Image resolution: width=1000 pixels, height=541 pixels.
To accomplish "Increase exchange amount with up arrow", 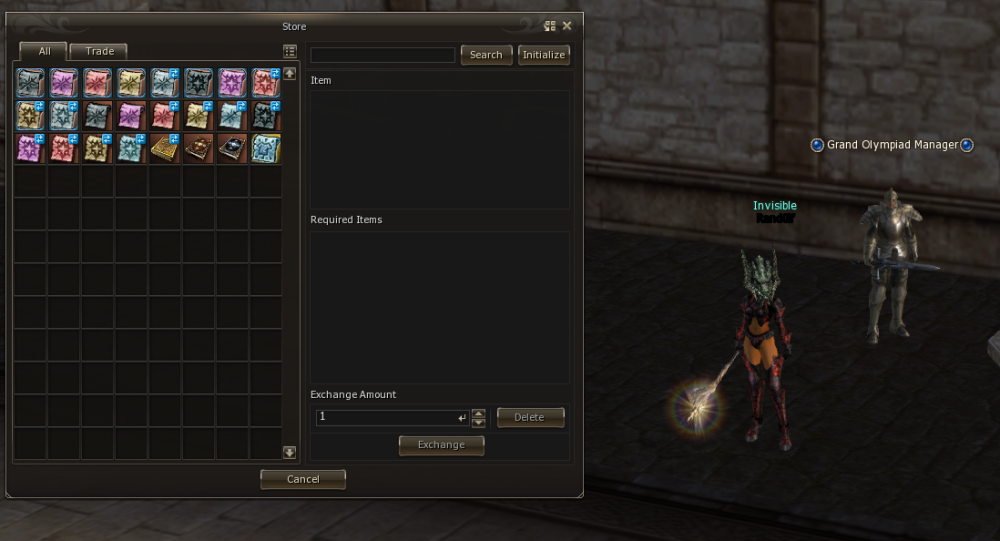I will tap(478, 413).
